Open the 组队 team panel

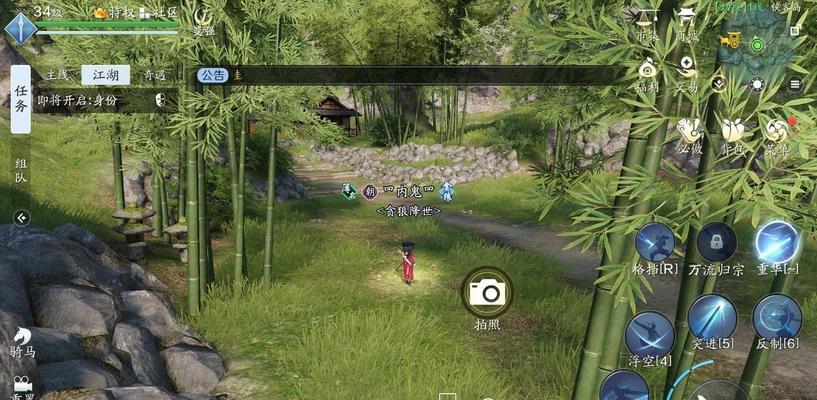pyautogui.click(x=21, y=172)
